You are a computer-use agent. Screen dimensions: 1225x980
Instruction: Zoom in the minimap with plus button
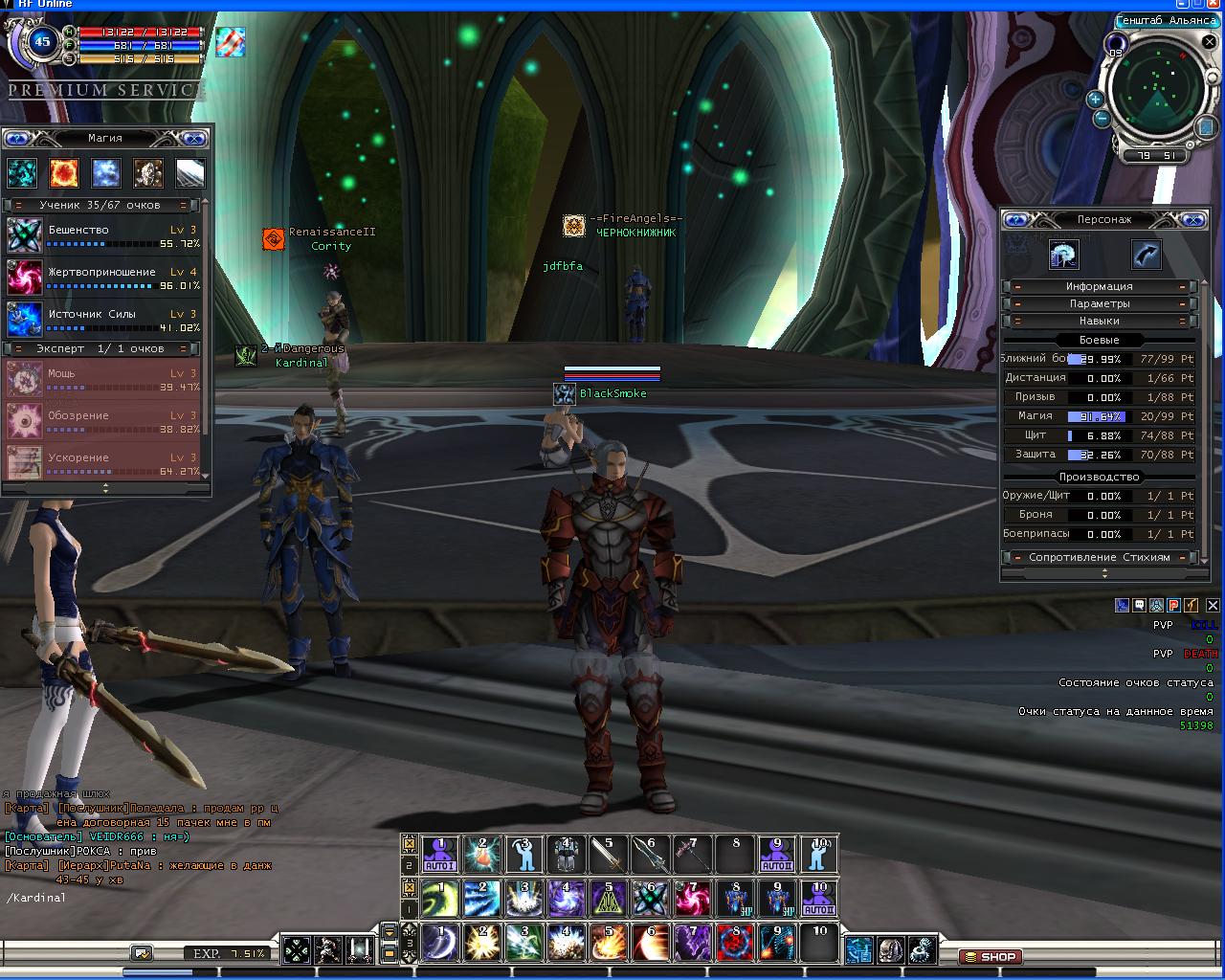pyautogui.click(x=1095, y=100)
